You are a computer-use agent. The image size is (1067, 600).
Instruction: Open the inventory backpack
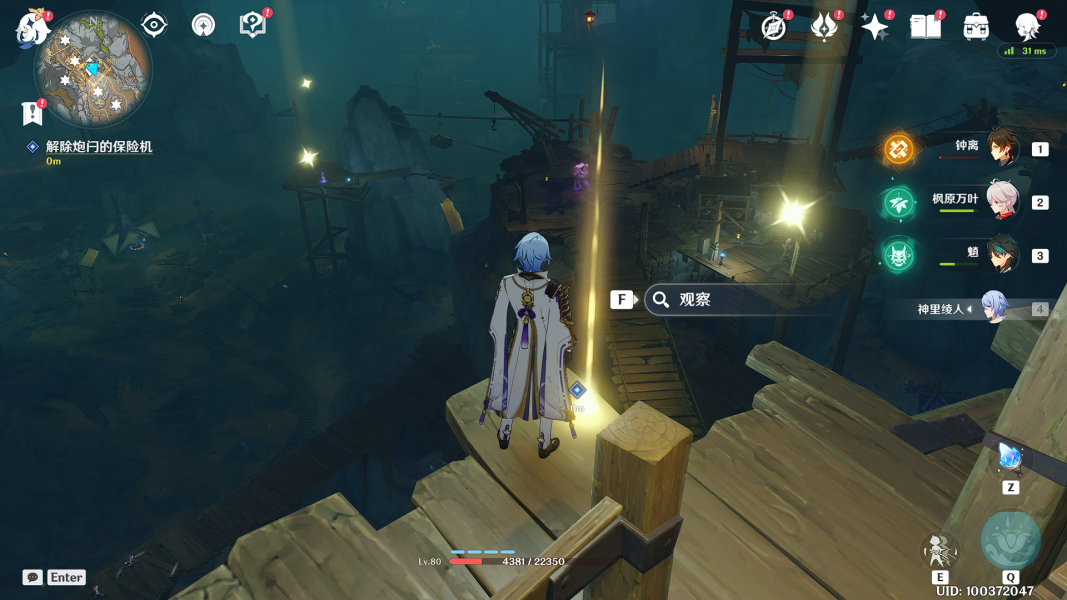[x=976, y=27]
